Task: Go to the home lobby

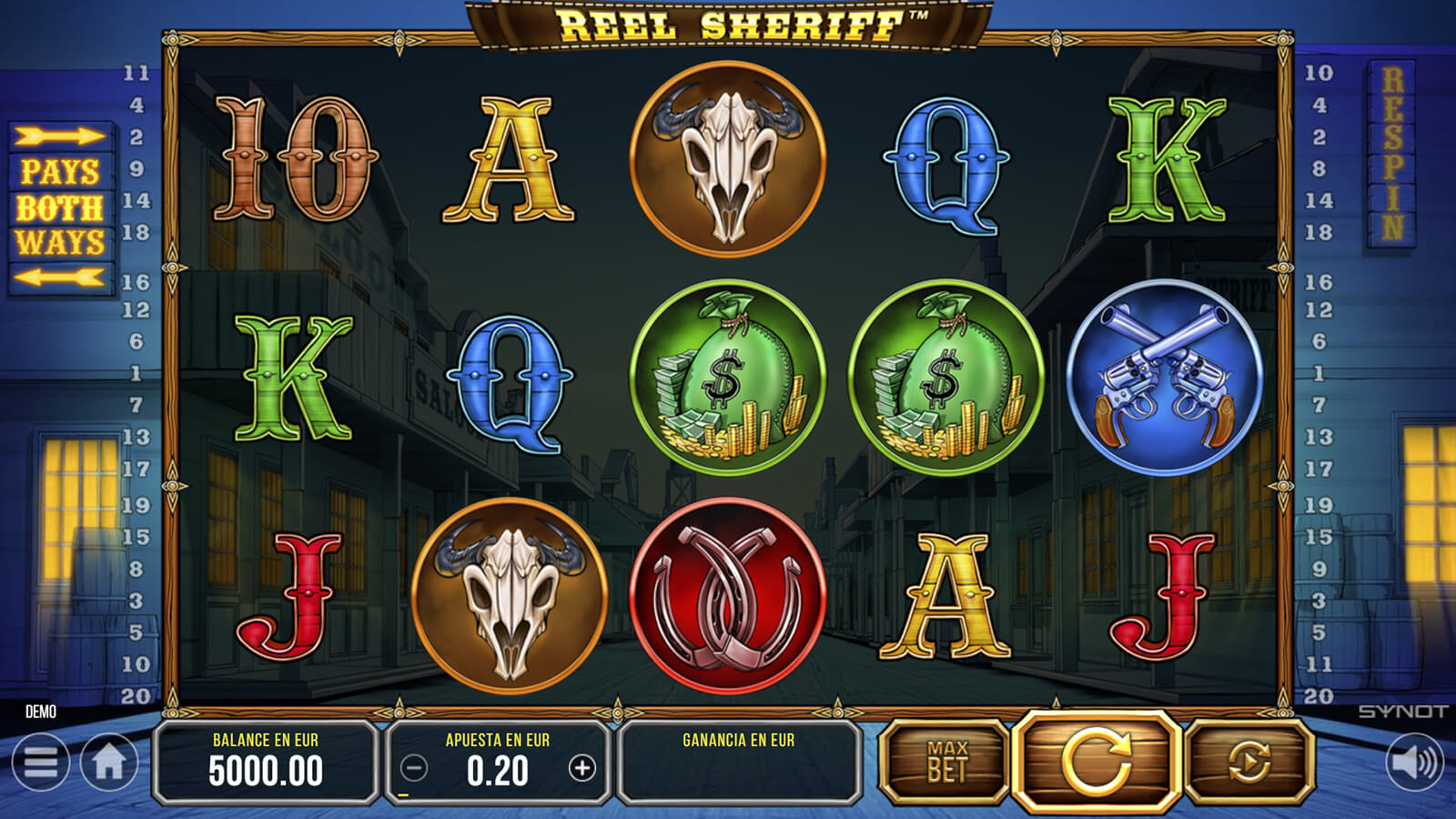Action: pos(109,763)
